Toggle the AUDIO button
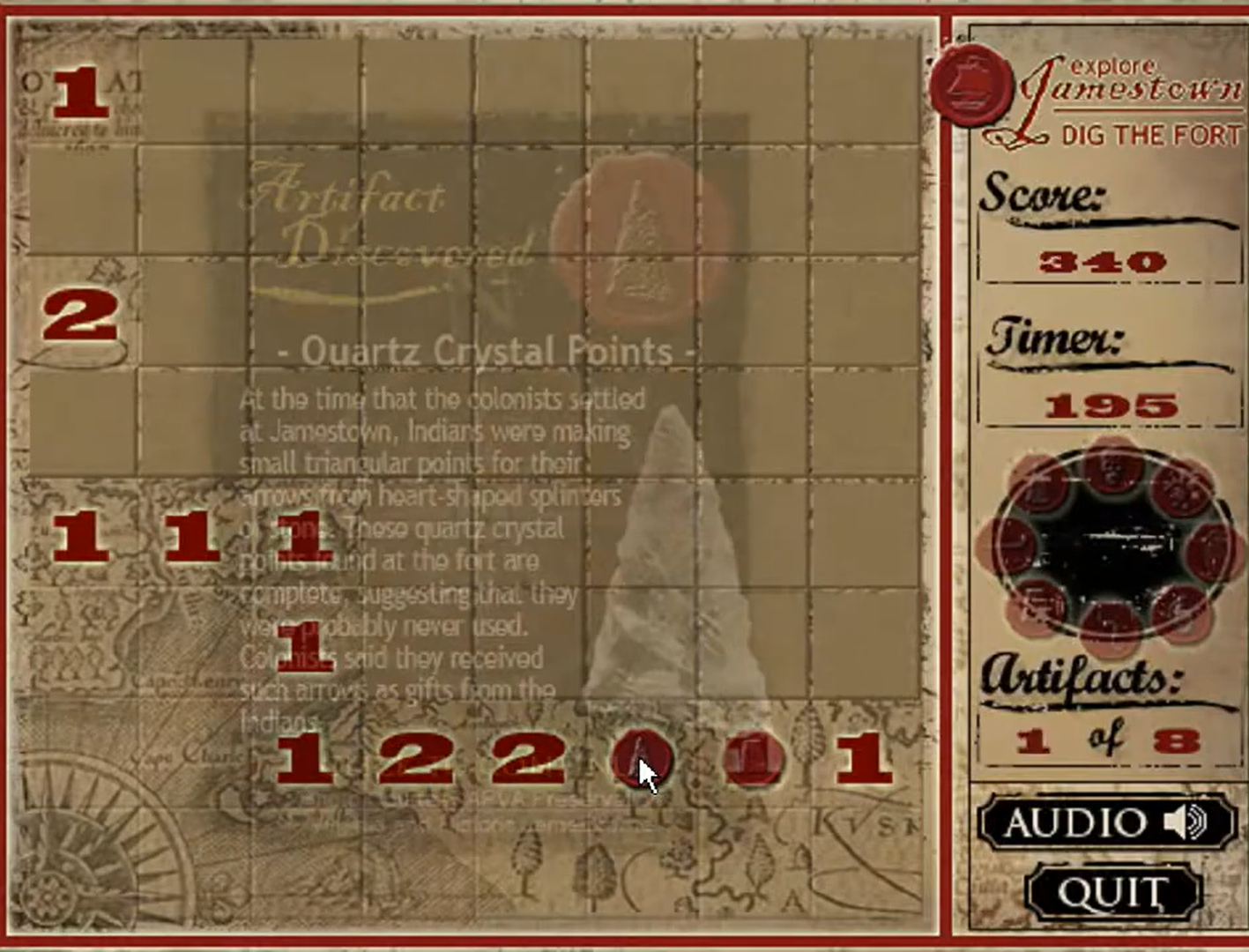The height and width of the screenshot is (952, 1249). coord(1106,822)
